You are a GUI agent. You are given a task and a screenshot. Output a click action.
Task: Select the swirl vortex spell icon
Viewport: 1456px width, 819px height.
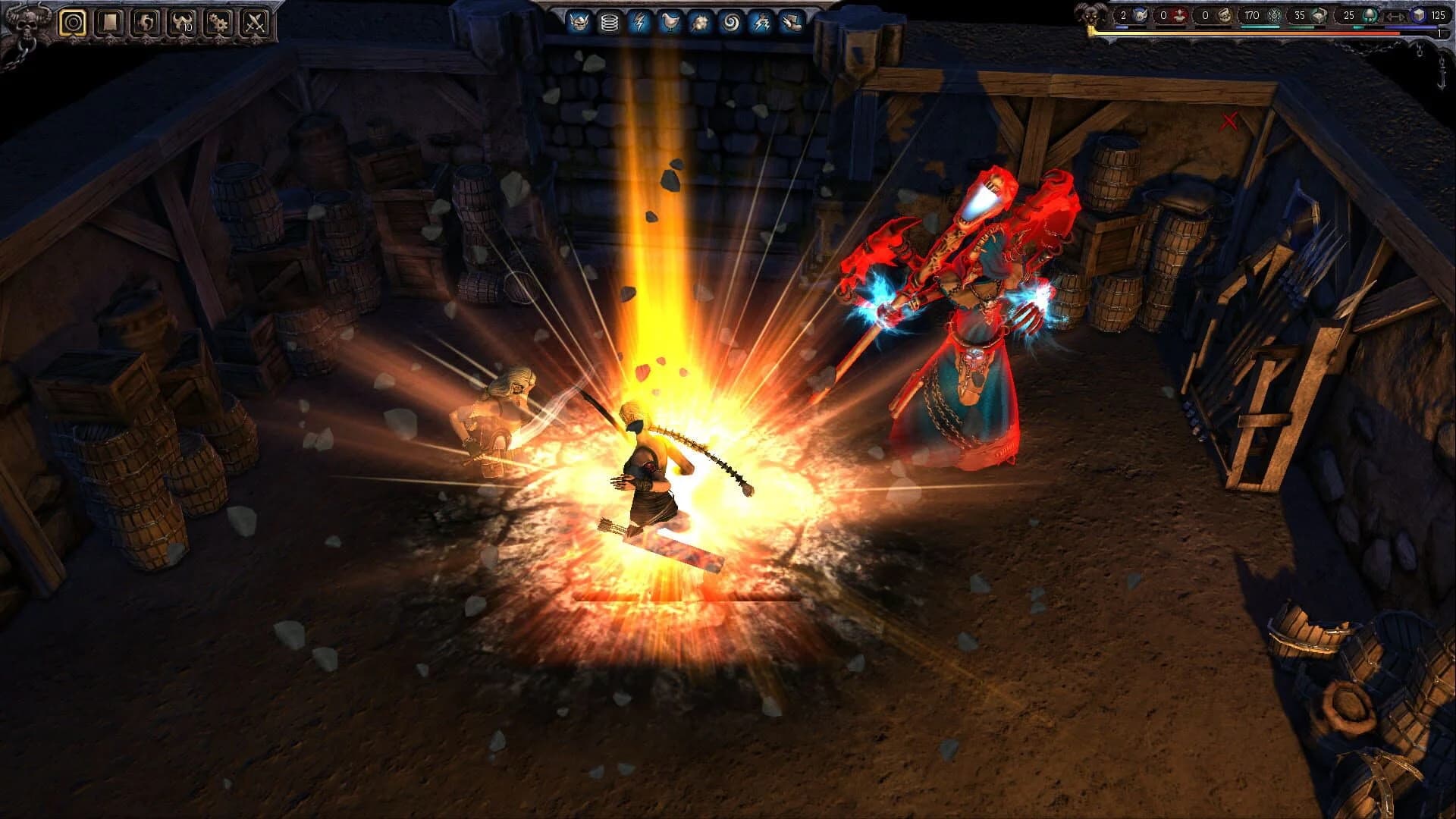tap(732, 21)
